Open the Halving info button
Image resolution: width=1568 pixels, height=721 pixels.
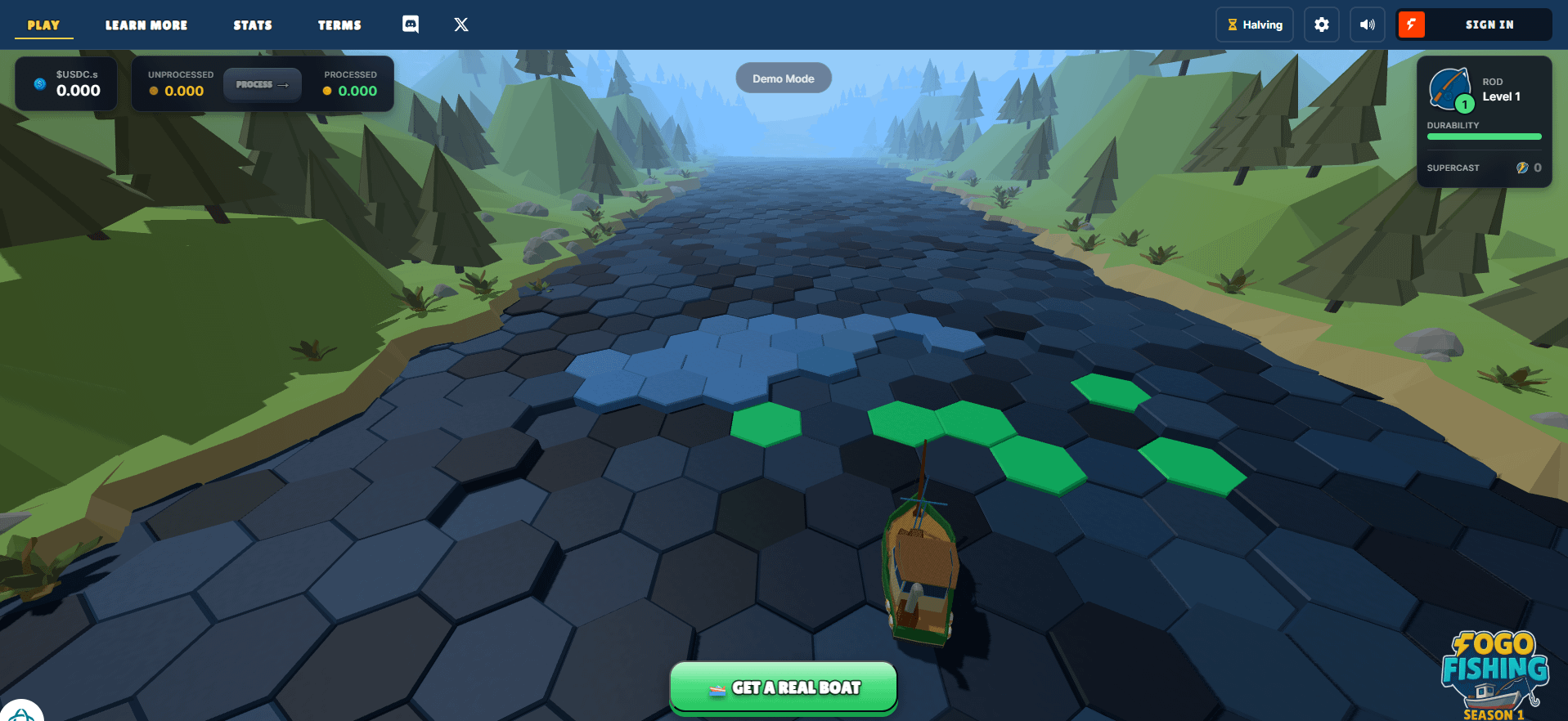coord(1254,25)
